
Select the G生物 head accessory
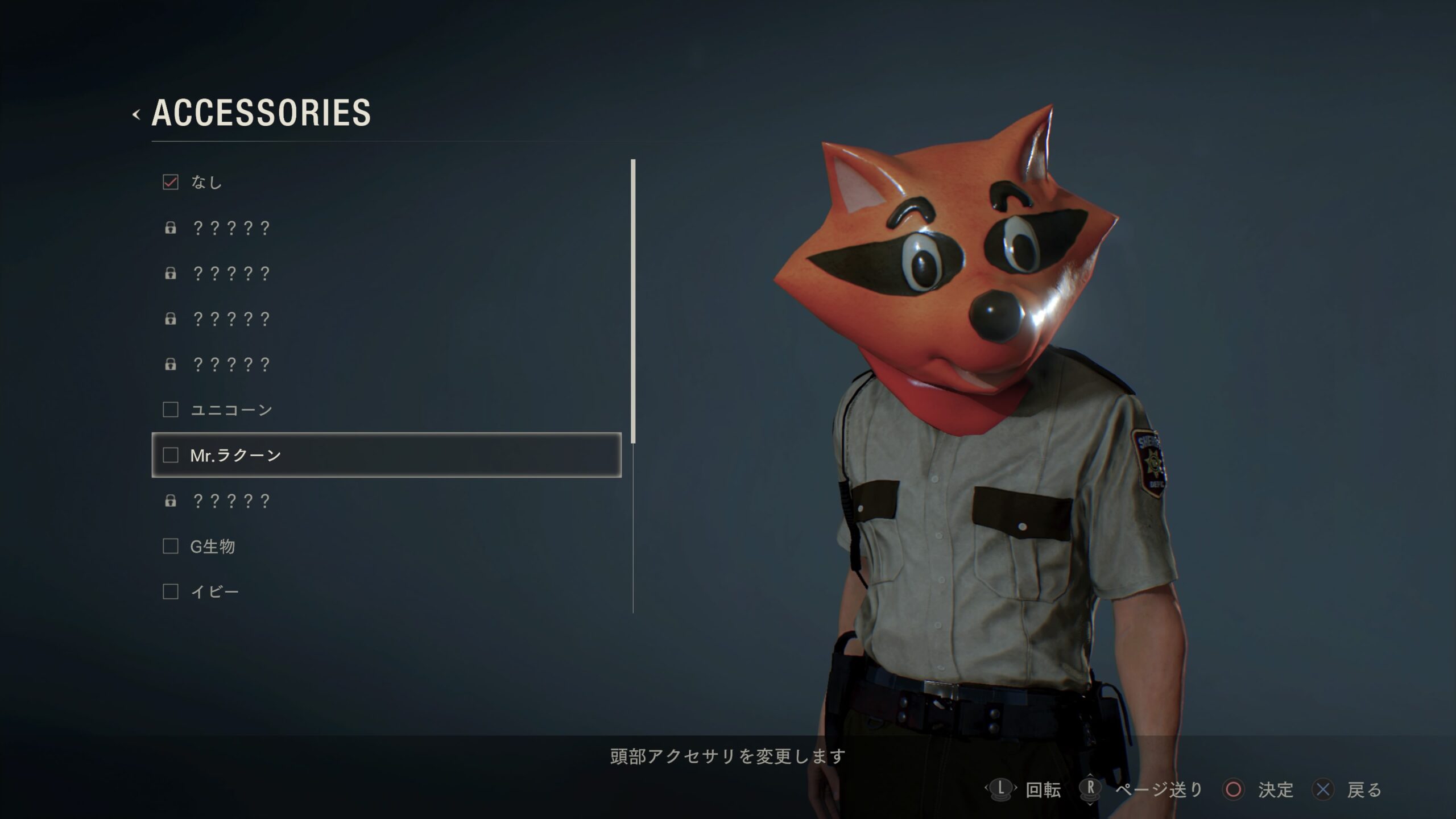212,546
